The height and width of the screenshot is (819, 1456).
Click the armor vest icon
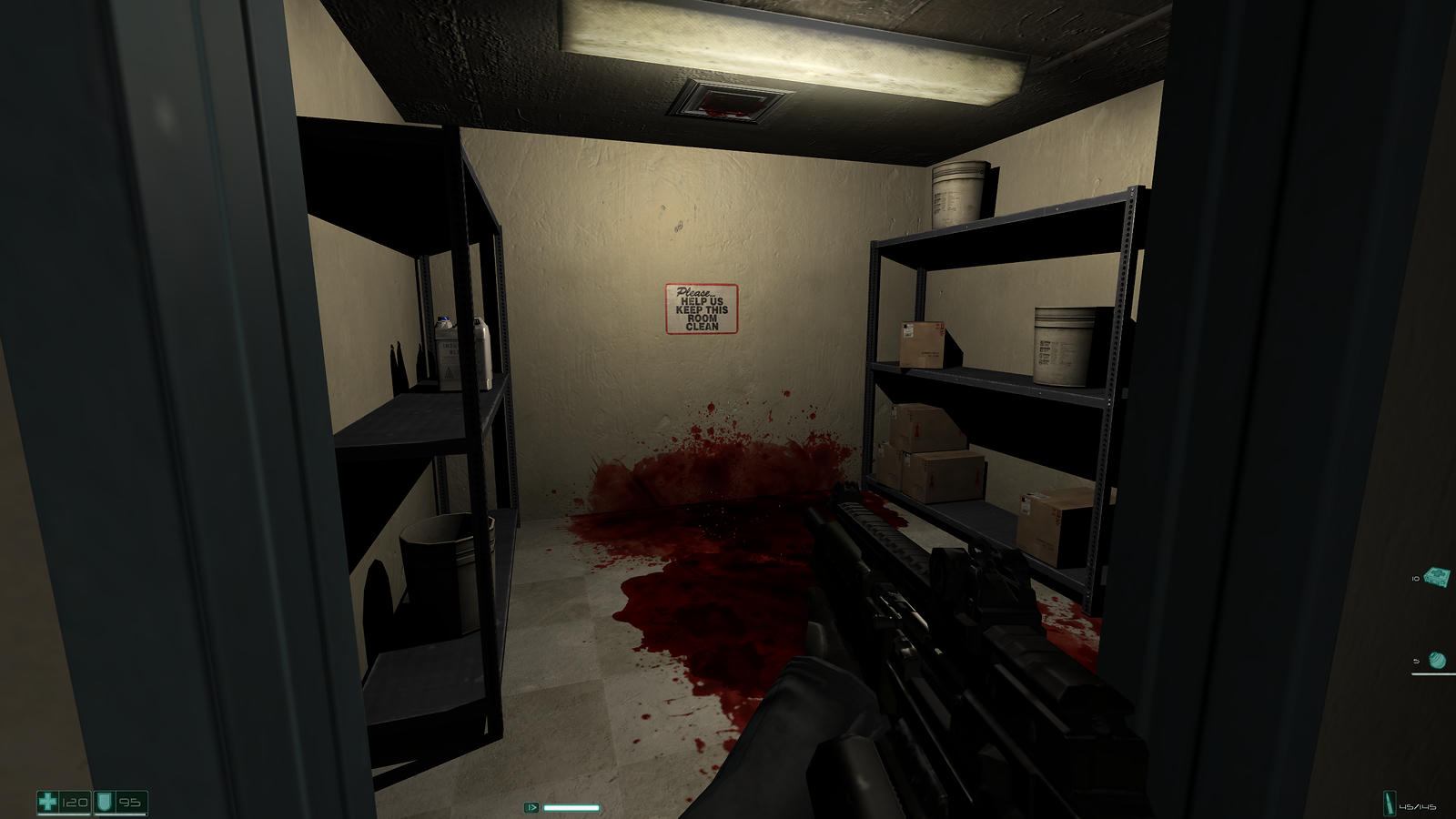click(x=104, y=803)
